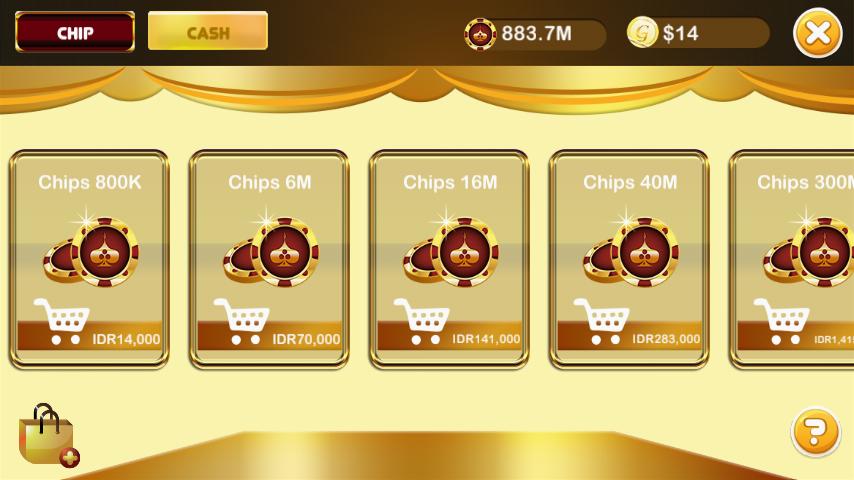Open the question mark help button
The width and height of the screenshot is (854, 480).
point(815,432)
